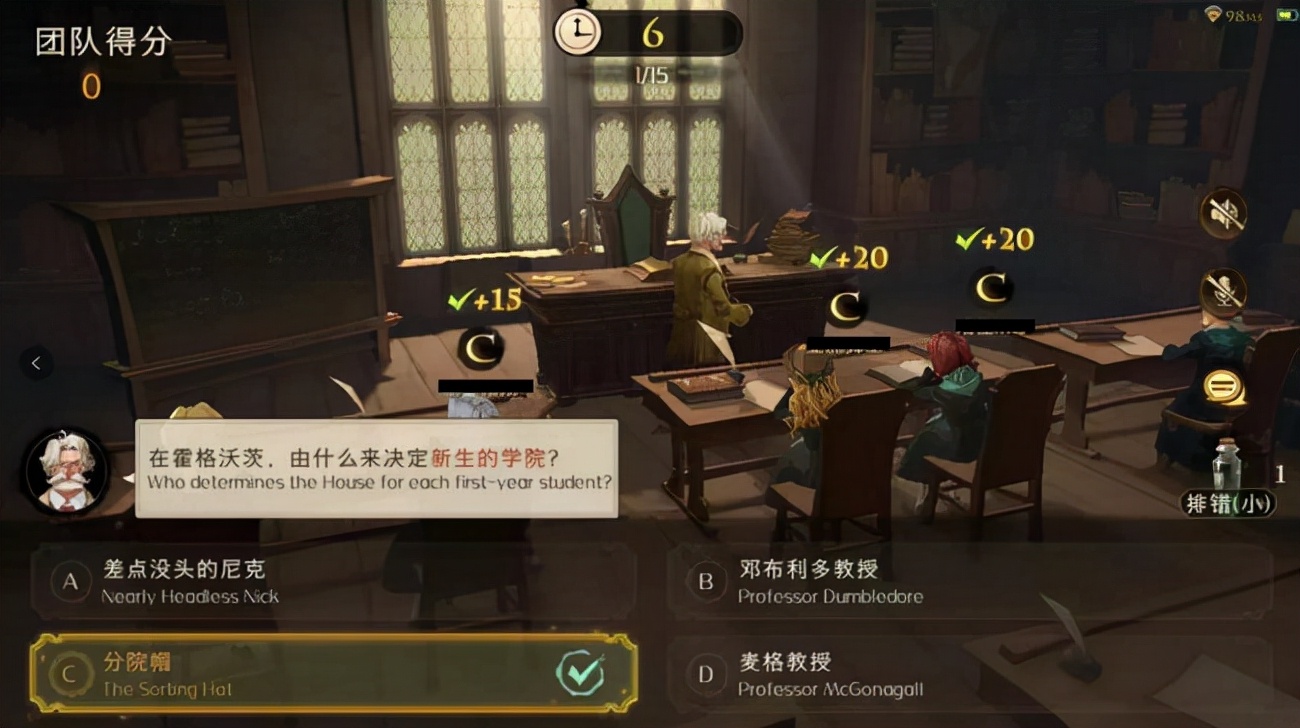Click the clock timer icon above the countdown
Viewport: 1300px width, 728px height.
578,30
